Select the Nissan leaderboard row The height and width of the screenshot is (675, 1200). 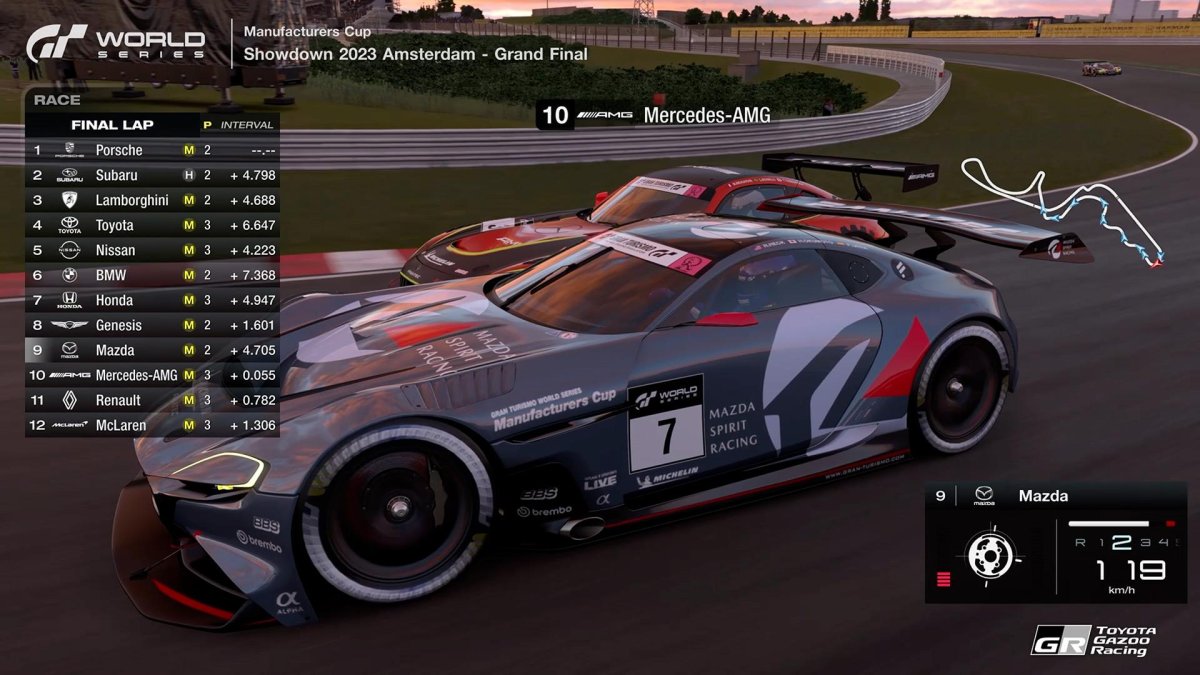click(152, 250)
